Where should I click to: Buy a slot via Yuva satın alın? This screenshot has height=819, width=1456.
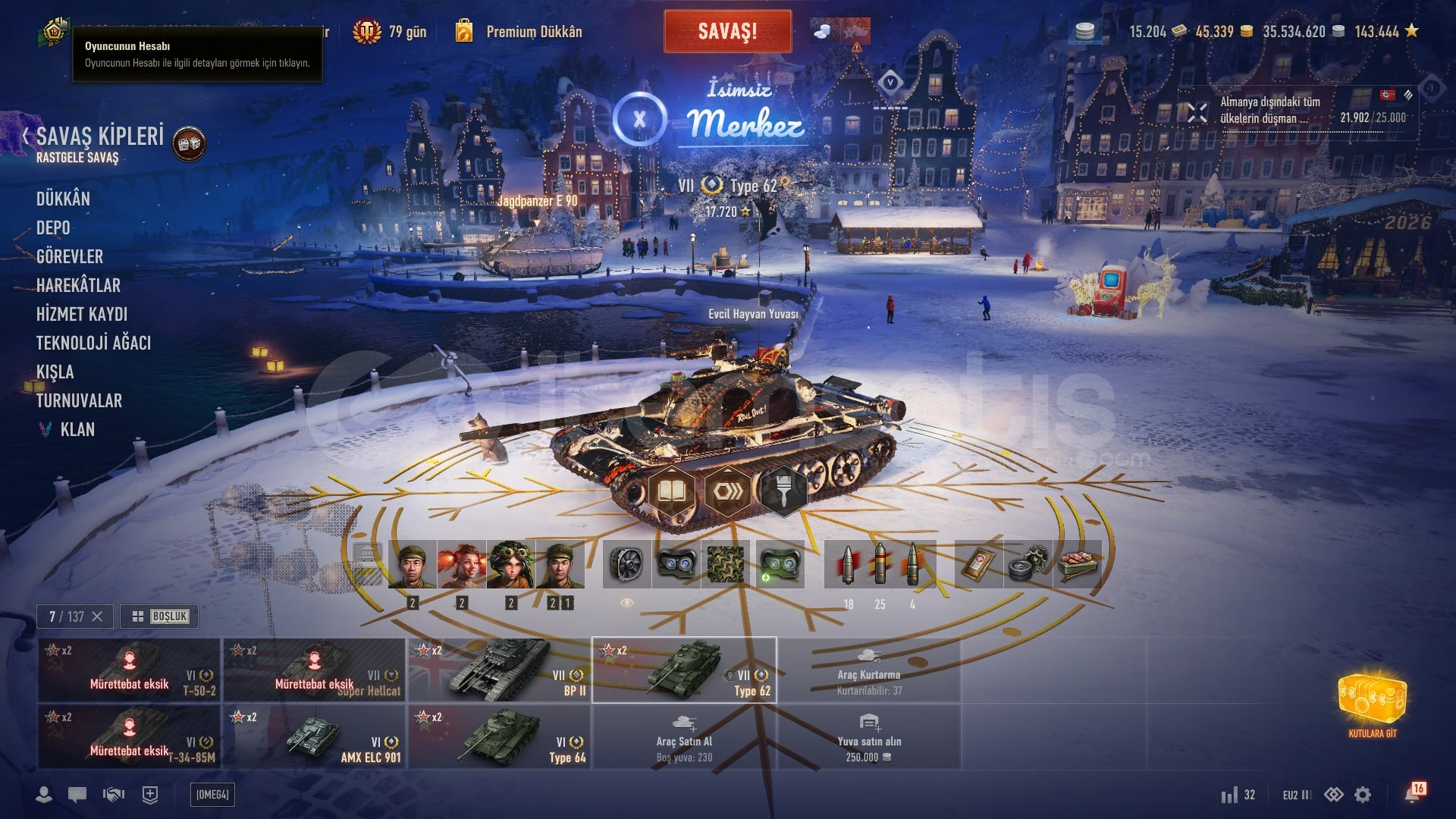pyautogui.click(x=869, y=737)
